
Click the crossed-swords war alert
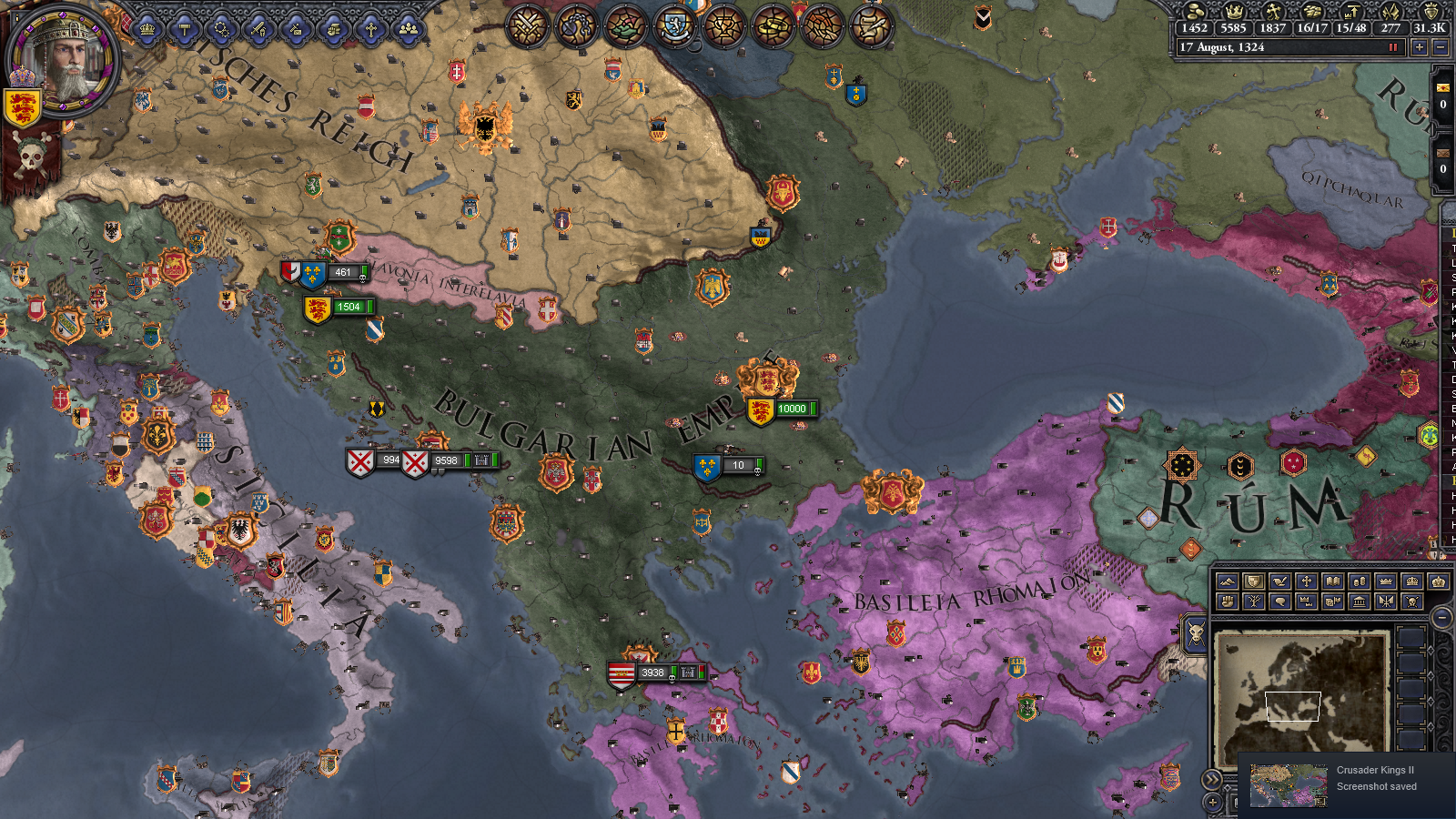point(526,25)
